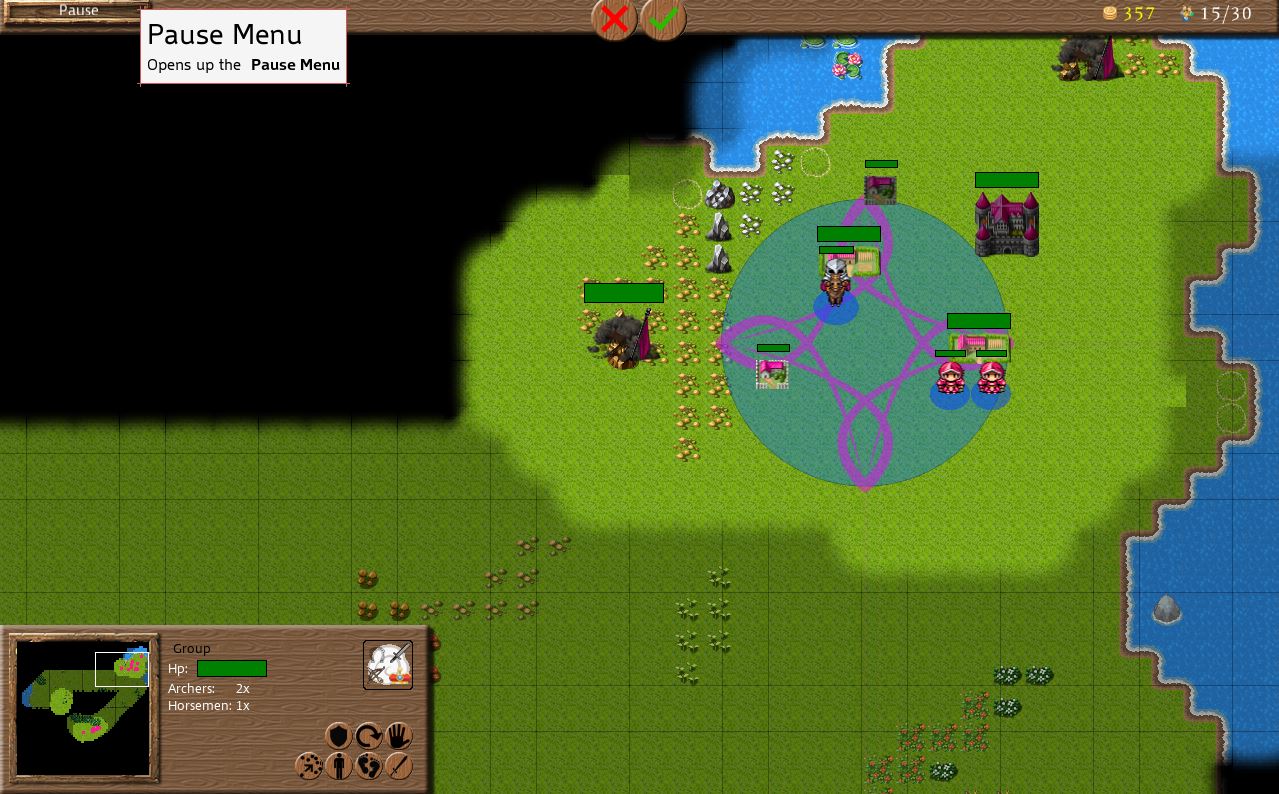Choose the circular arrow command
This screenshot has height=794, width=1279.
(x=369, y=736)
